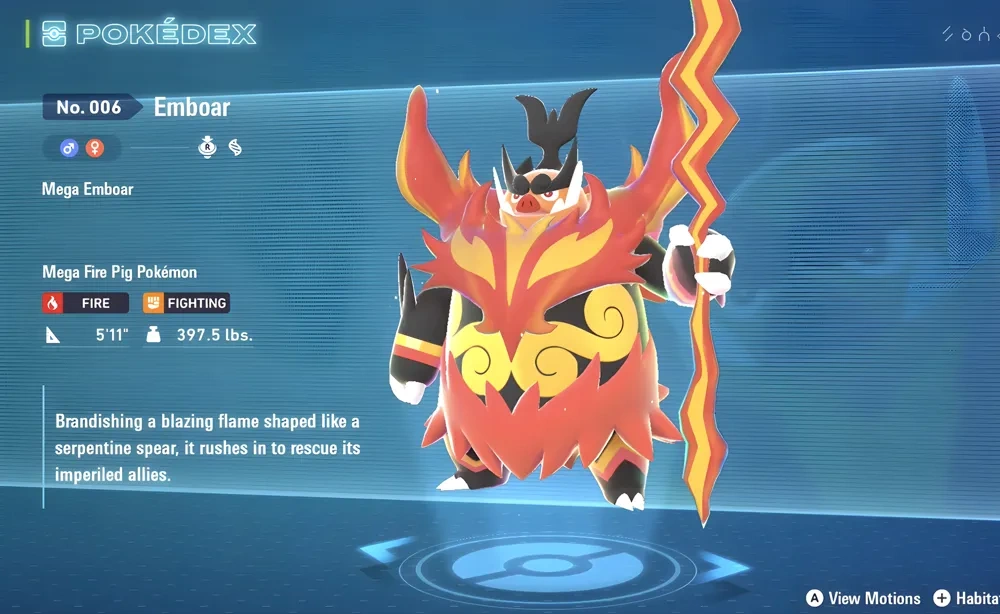Open View Motions

coord(863,598)
